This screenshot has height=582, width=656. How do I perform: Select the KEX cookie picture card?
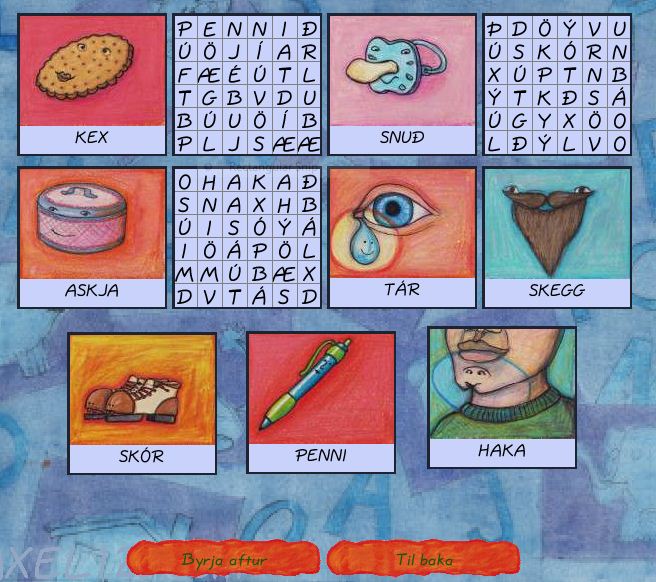[x=92, y=84]
